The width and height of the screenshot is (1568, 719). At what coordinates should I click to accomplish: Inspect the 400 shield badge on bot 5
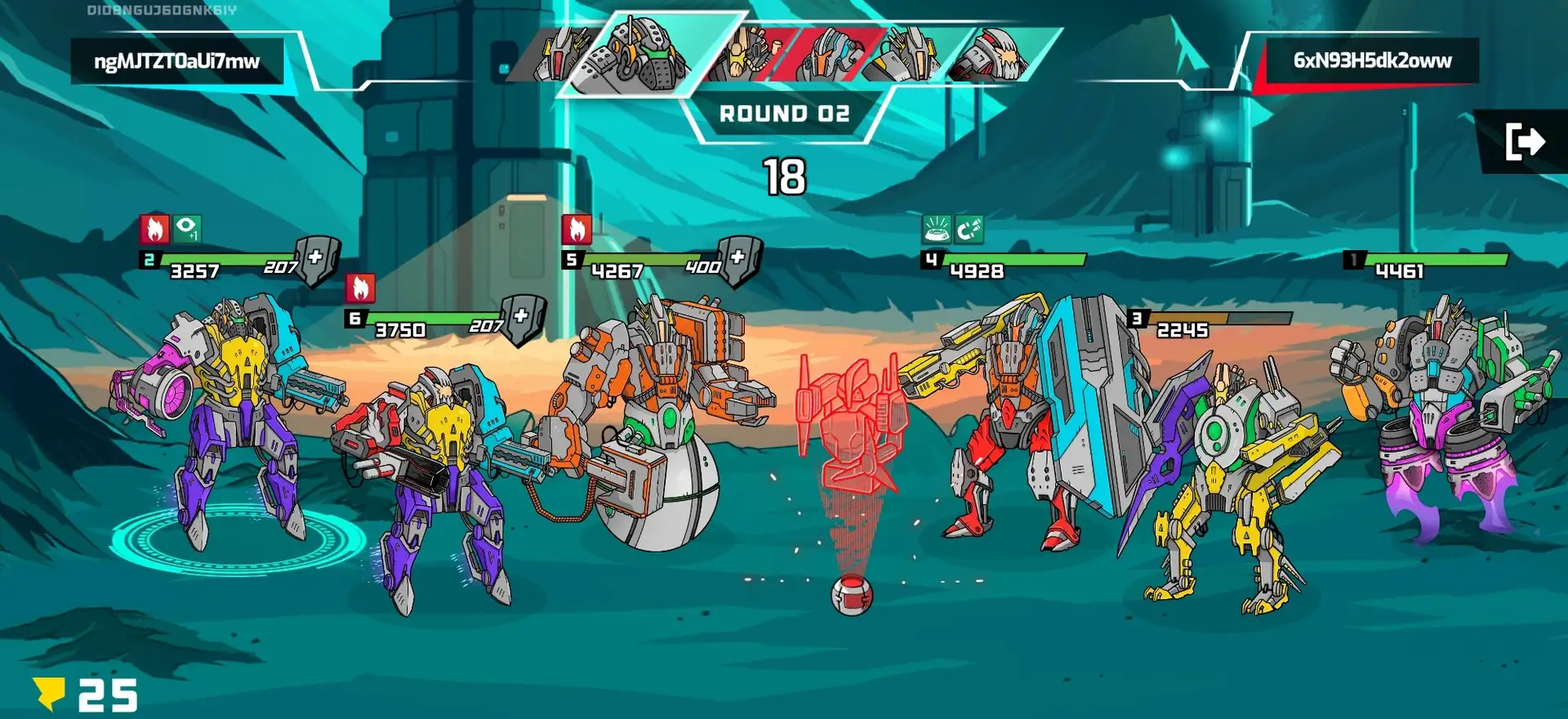coord(737,260)
